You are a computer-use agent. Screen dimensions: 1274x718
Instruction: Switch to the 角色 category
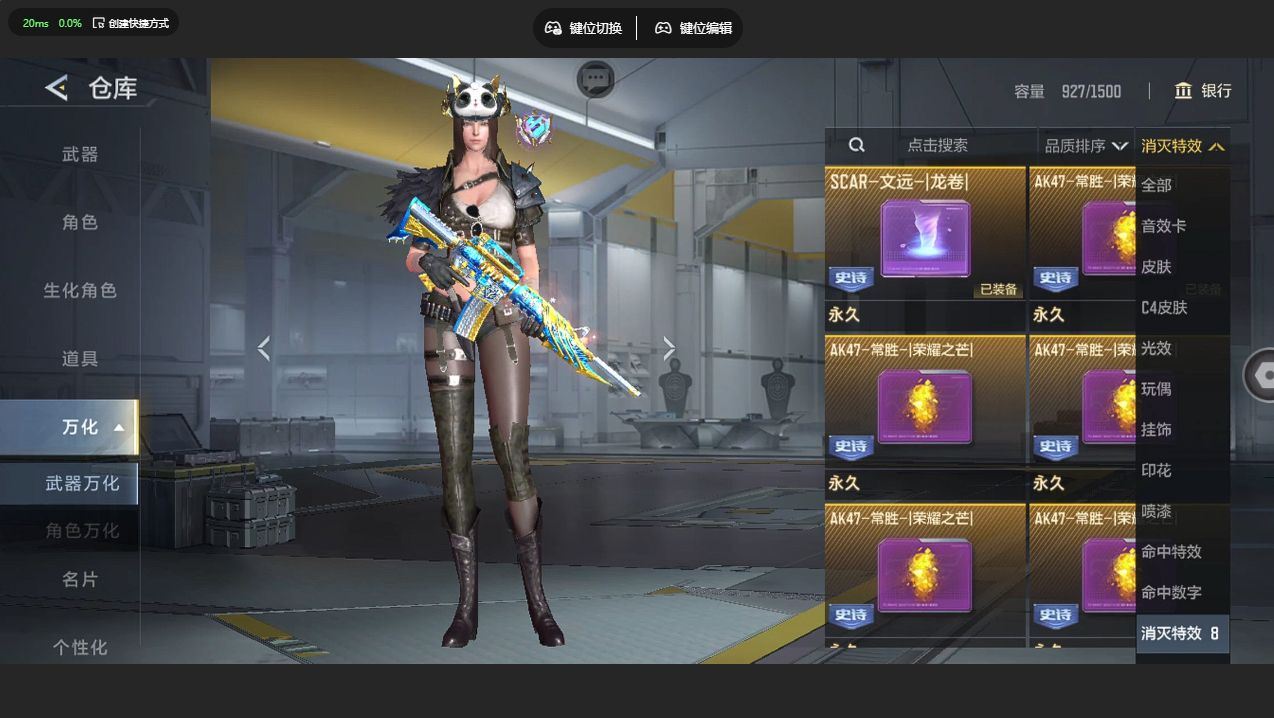pyautogui.click(x=80, y=222)
